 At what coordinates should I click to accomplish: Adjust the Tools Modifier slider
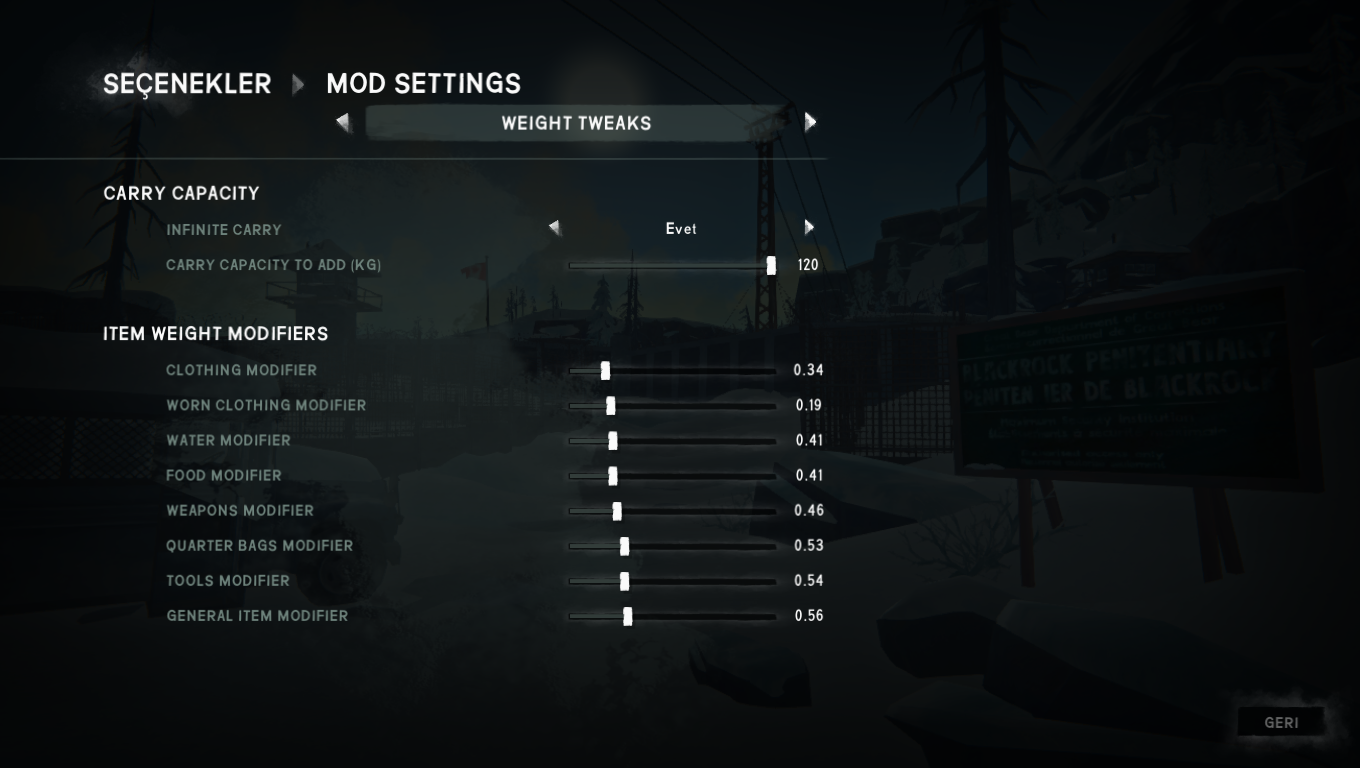624,581
